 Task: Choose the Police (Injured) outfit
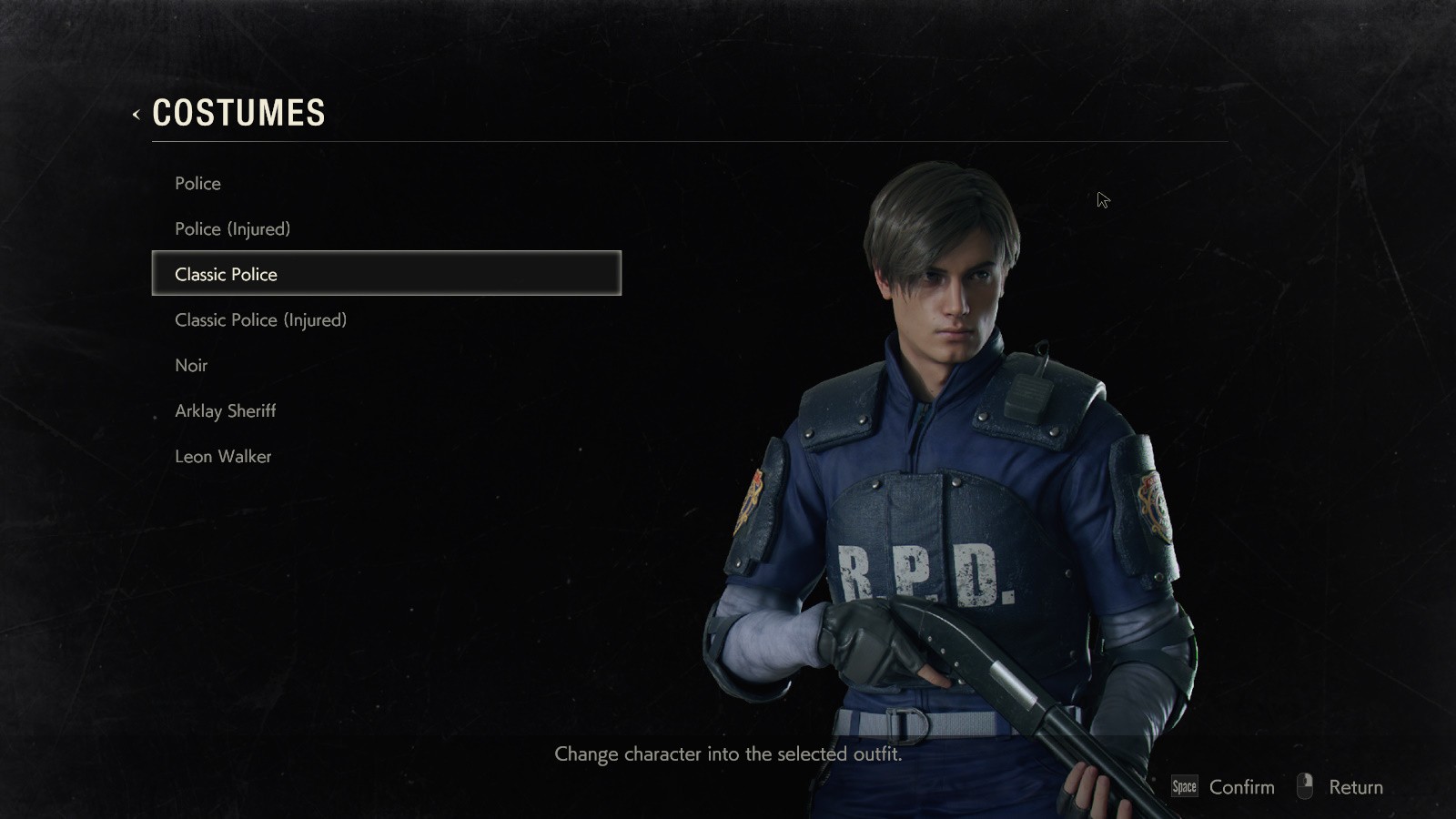coord(233,229)
